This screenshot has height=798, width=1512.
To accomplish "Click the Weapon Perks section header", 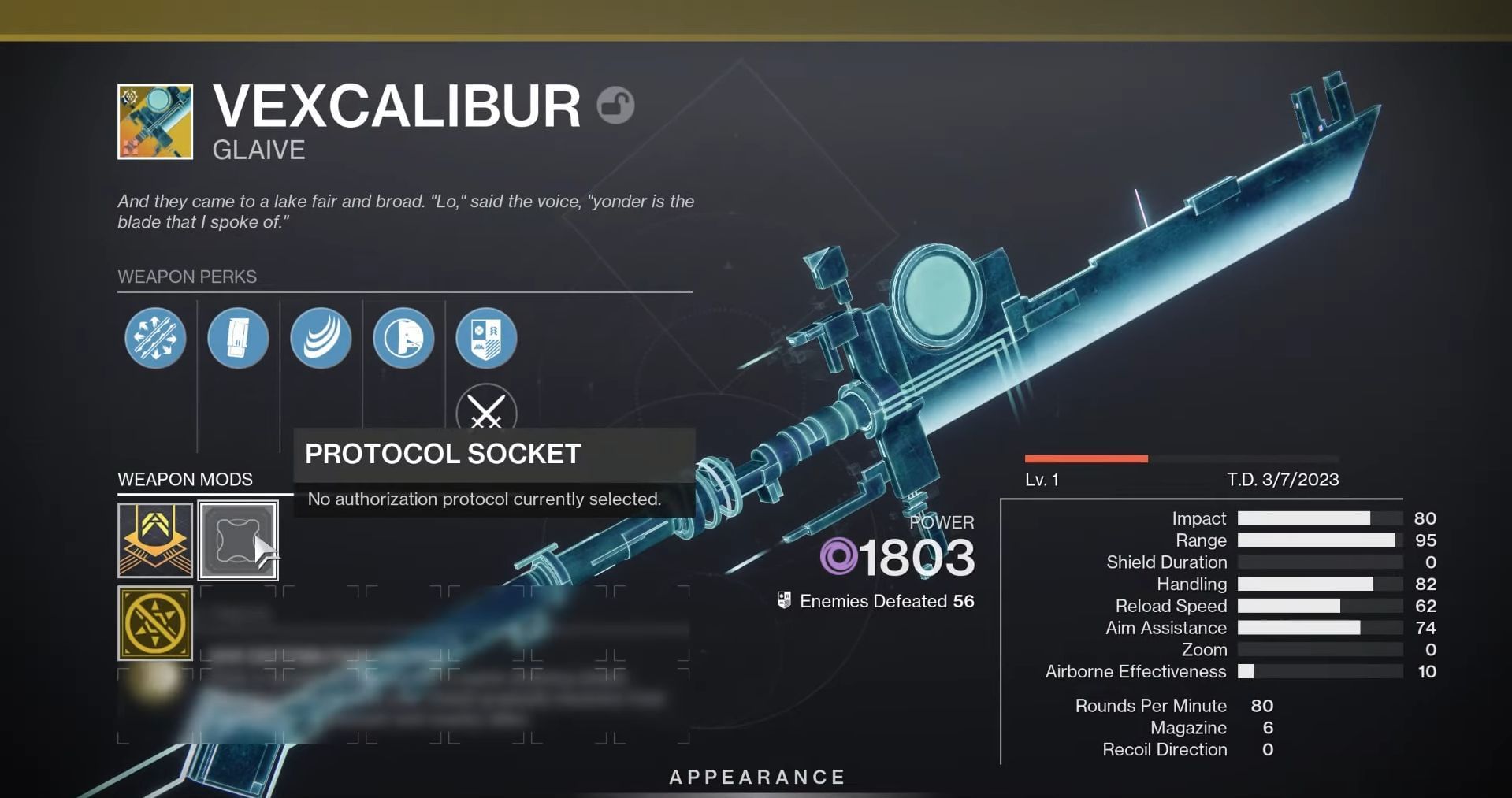I will click(187, 277).
